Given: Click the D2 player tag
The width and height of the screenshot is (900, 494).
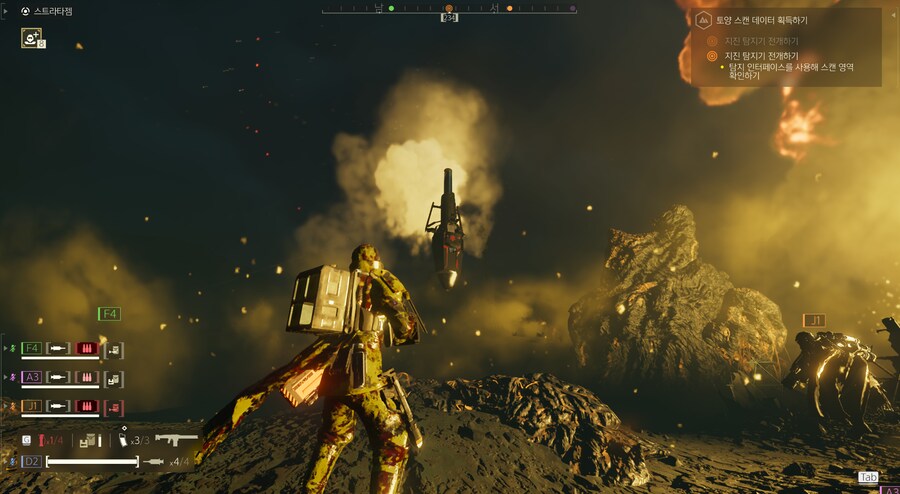Looking at the screenshot, I should [31, 461].
